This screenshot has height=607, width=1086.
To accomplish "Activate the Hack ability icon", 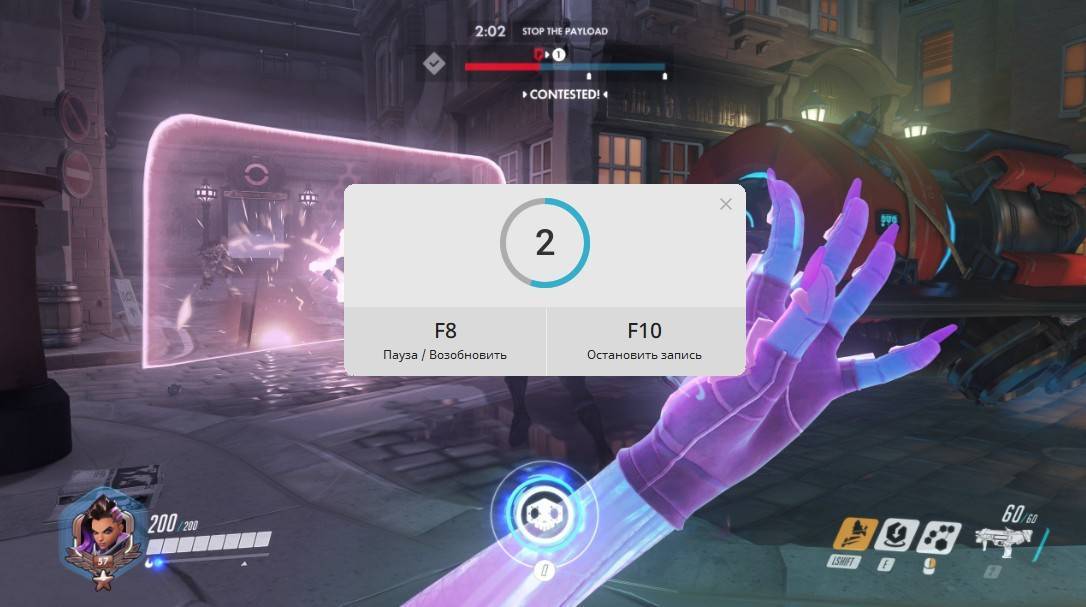I will 939,537.
